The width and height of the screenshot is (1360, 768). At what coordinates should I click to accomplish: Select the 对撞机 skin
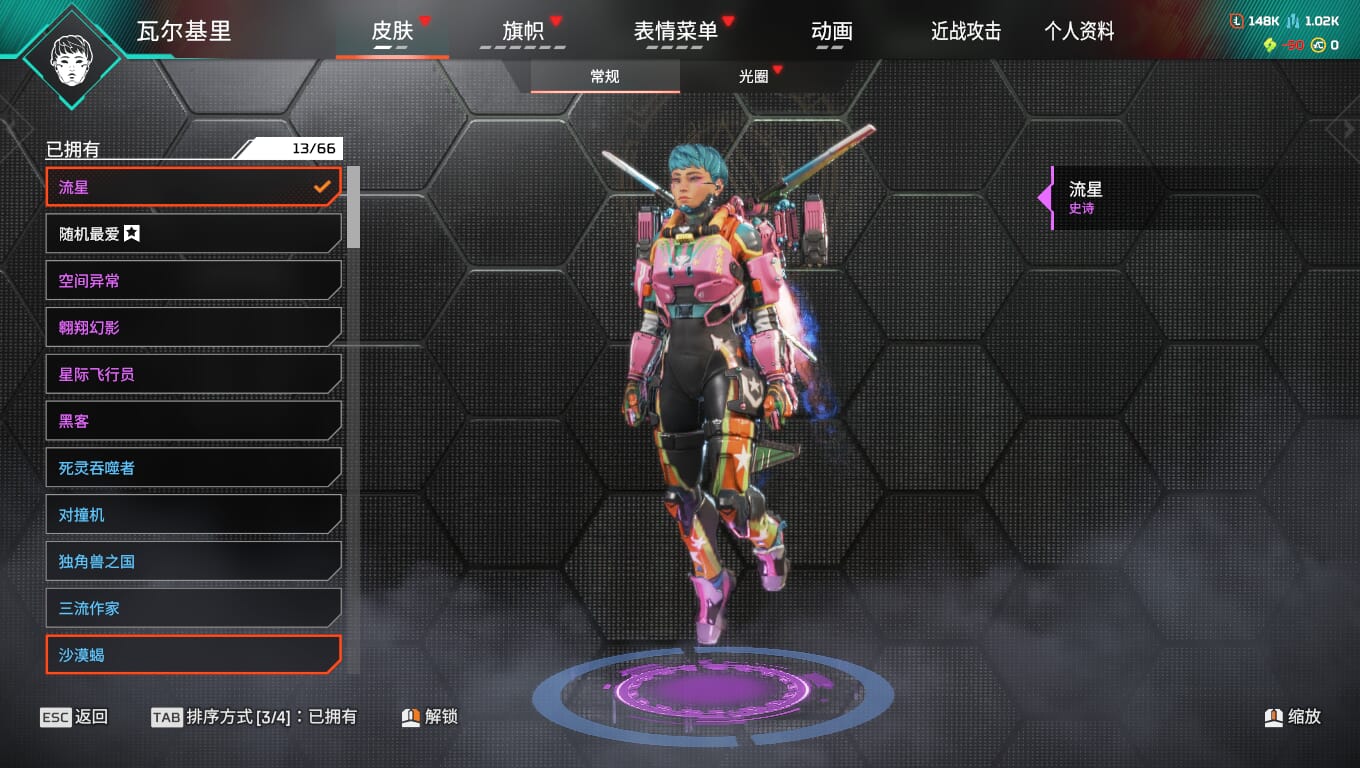pos(193,515)
